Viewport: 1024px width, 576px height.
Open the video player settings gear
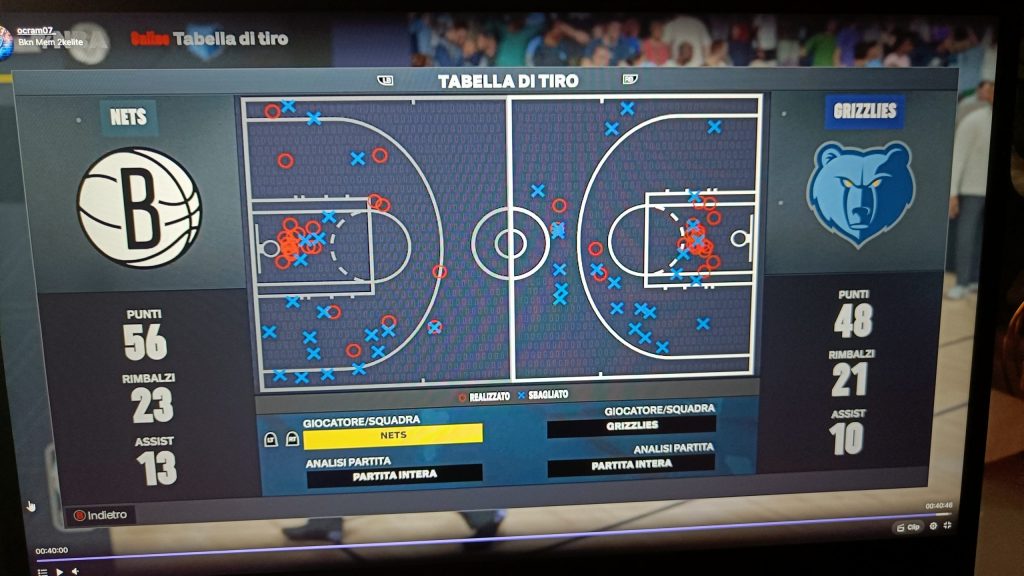pos(933,526)
